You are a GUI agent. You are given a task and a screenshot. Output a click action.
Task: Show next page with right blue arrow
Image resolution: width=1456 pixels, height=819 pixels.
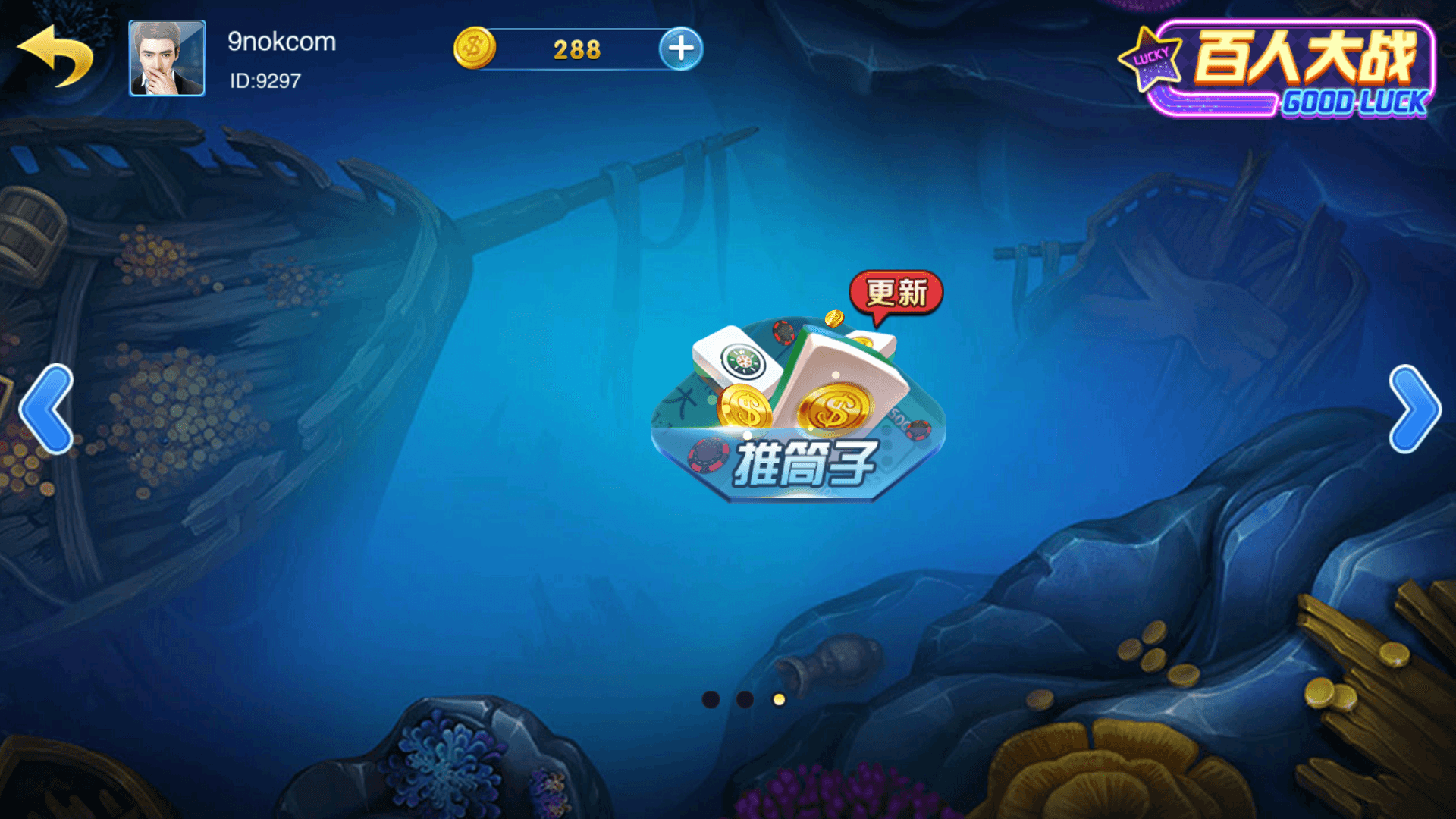coord(1414,409)
